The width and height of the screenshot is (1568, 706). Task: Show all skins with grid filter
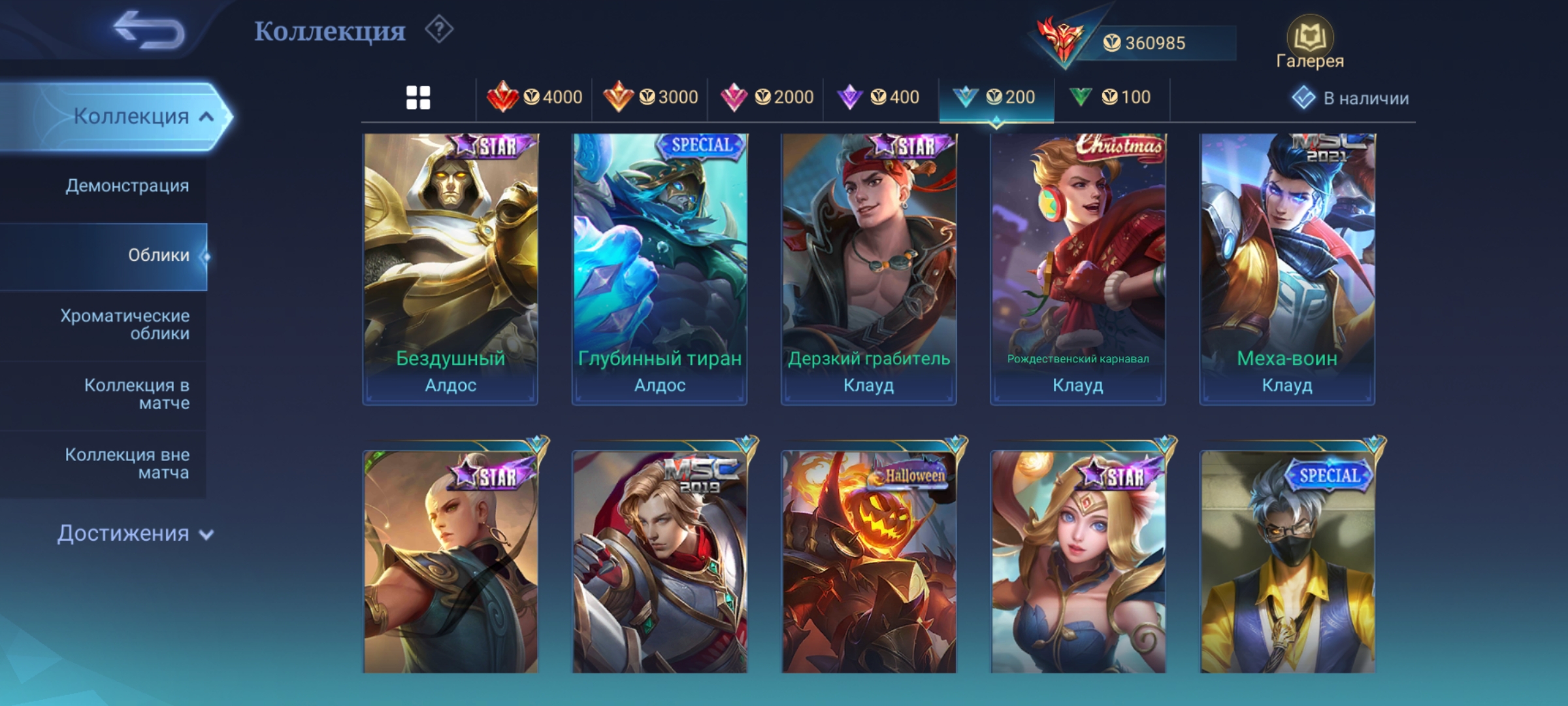point(418,98)
